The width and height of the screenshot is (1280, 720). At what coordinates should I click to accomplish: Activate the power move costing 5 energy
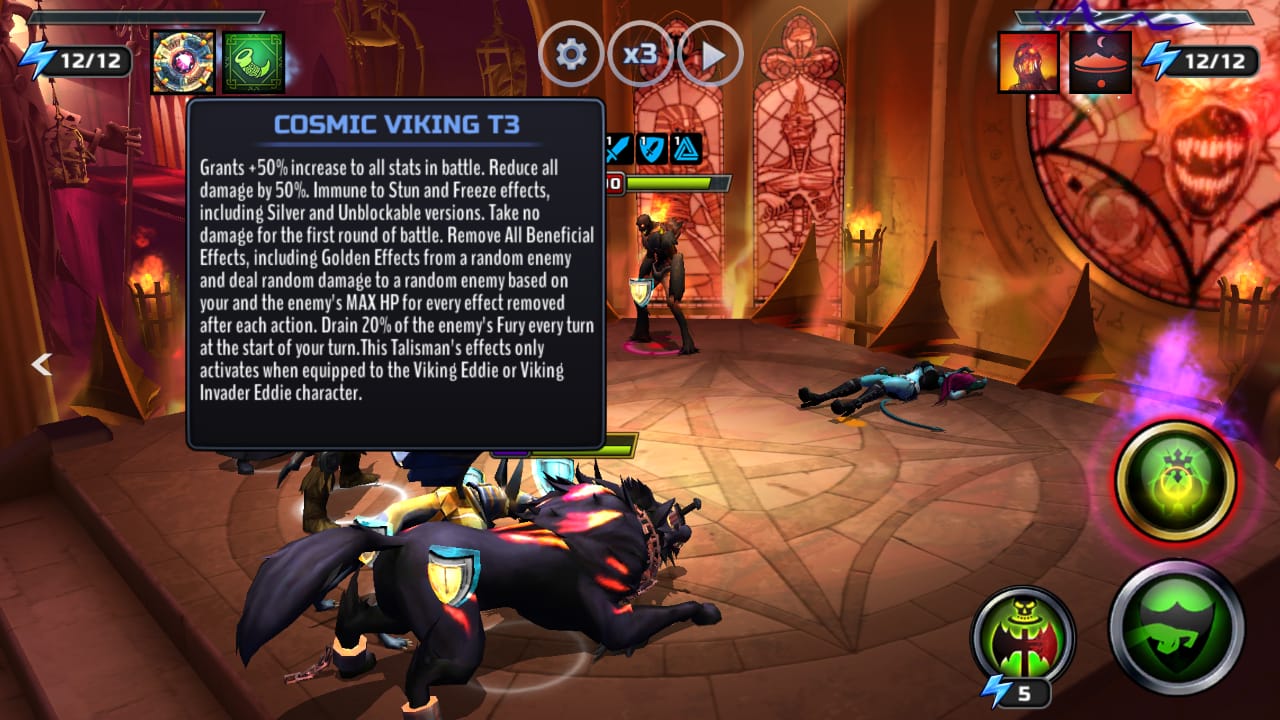point(1022,637)
